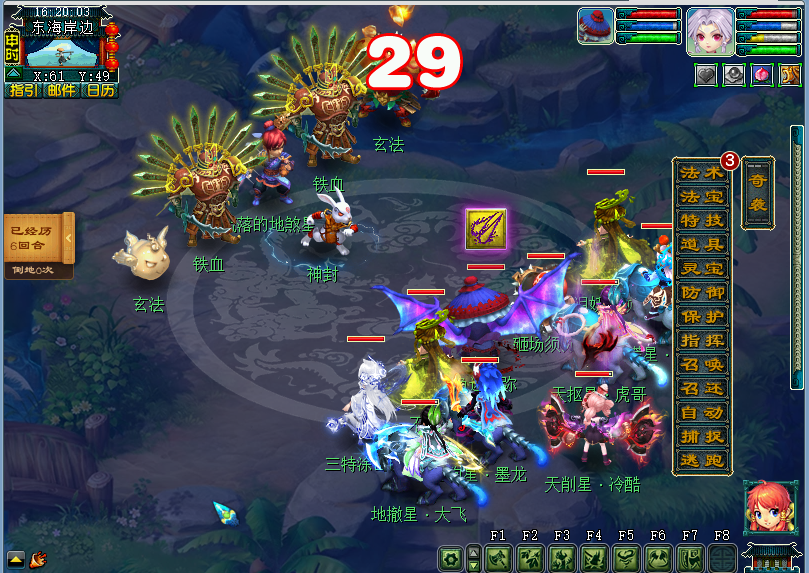Enable 自动 auto battle
Viewport: 809px width, 573px height.
(701, 412)
